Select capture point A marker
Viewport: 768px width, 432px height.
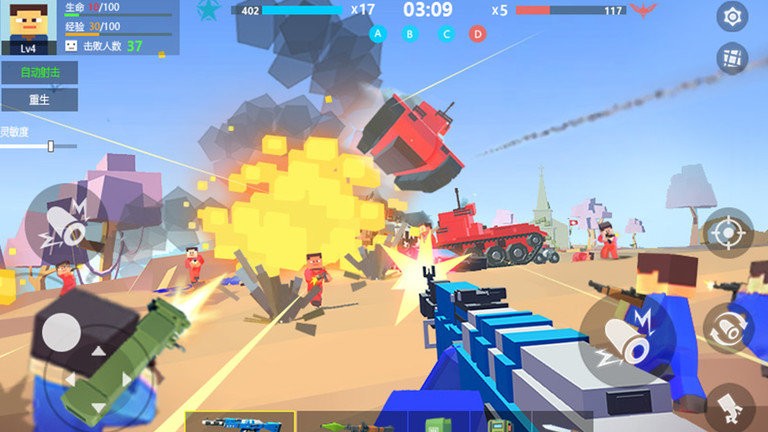377,34
